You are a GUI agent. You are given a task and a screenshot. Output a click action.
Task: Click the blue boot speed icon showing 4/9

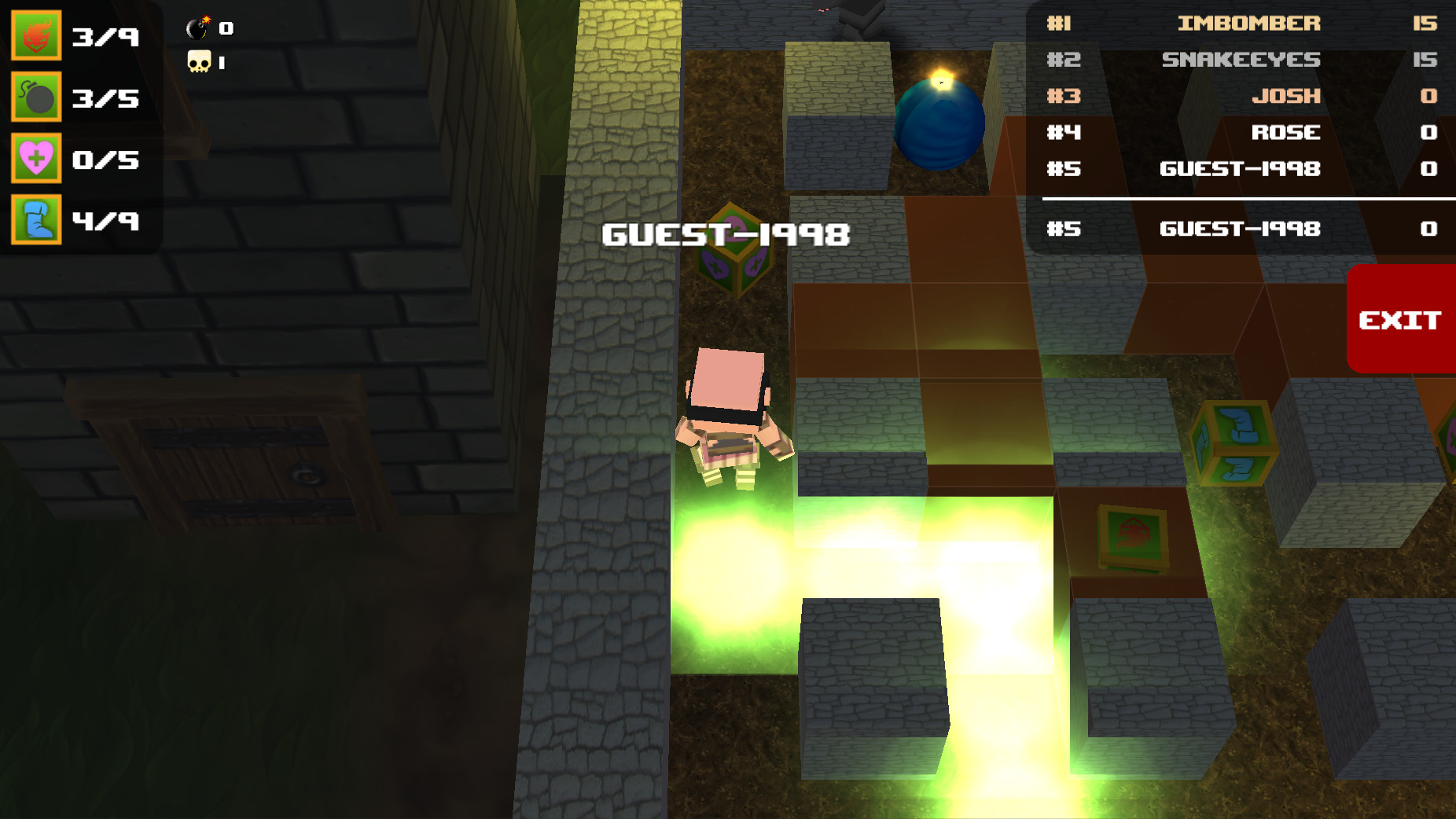coord(36,222)
